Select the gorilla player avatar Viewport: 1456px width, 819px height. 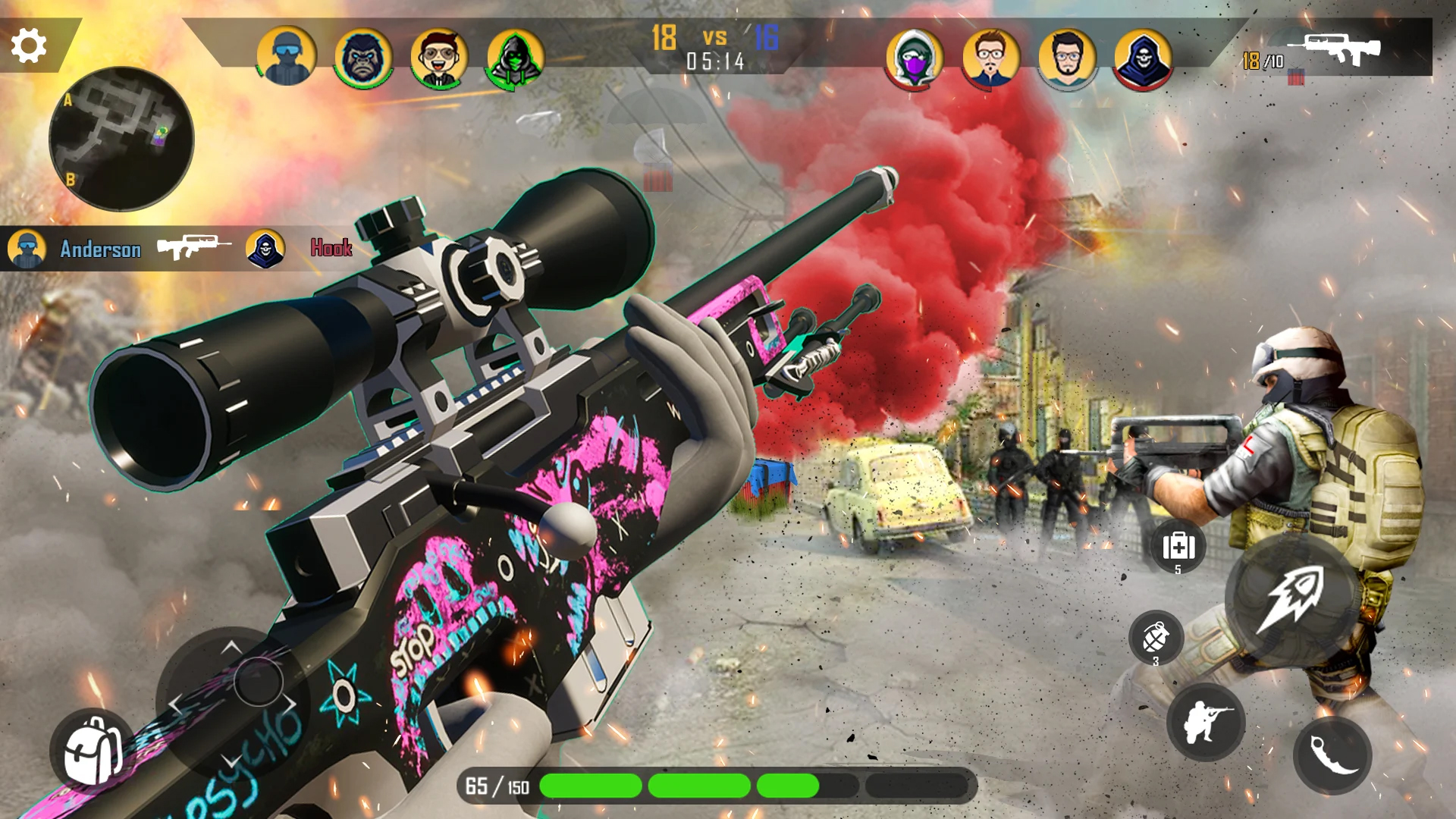(x=363, y=58)
